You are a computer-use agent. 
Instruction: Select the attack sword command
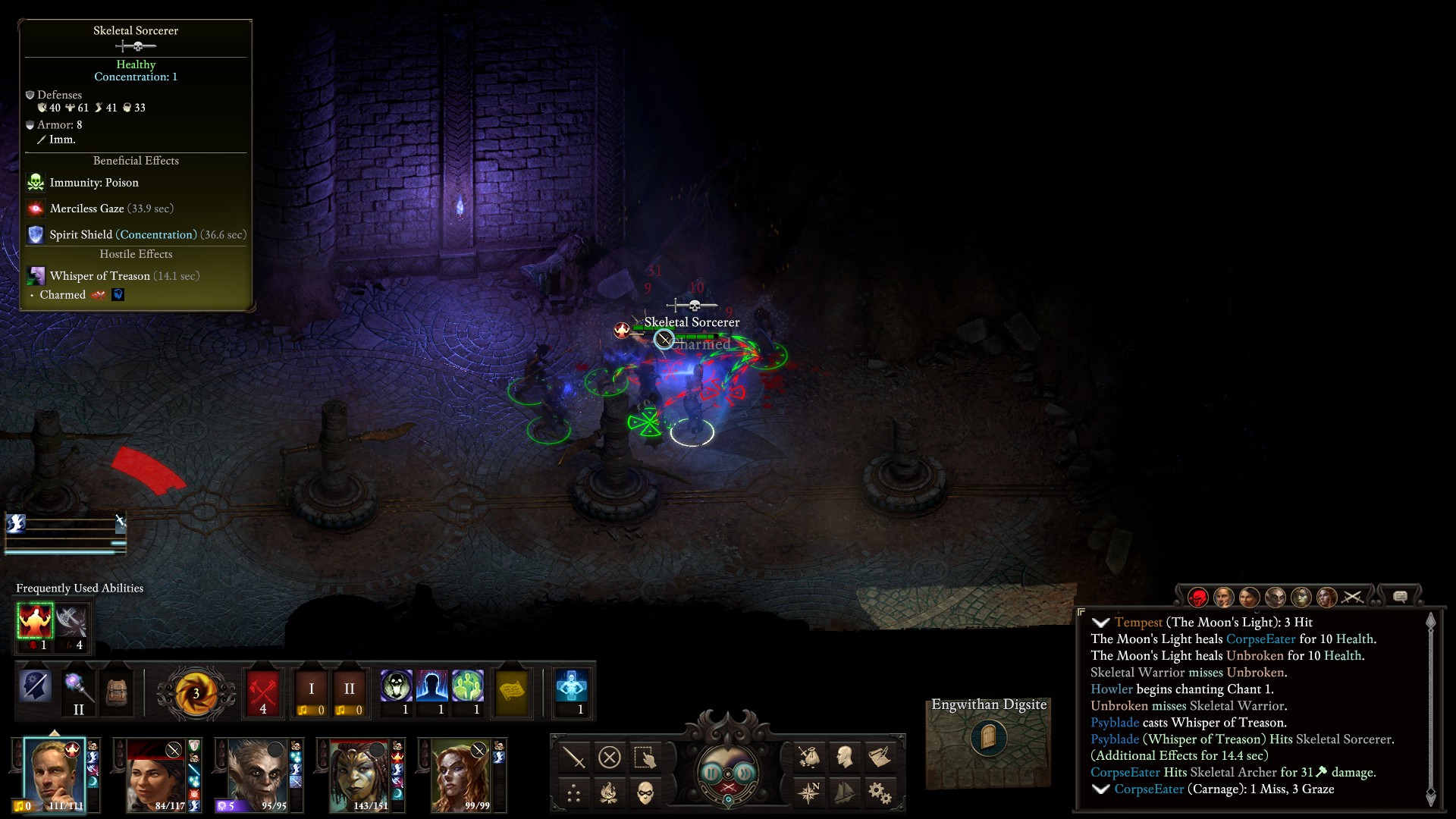(574, 757)
